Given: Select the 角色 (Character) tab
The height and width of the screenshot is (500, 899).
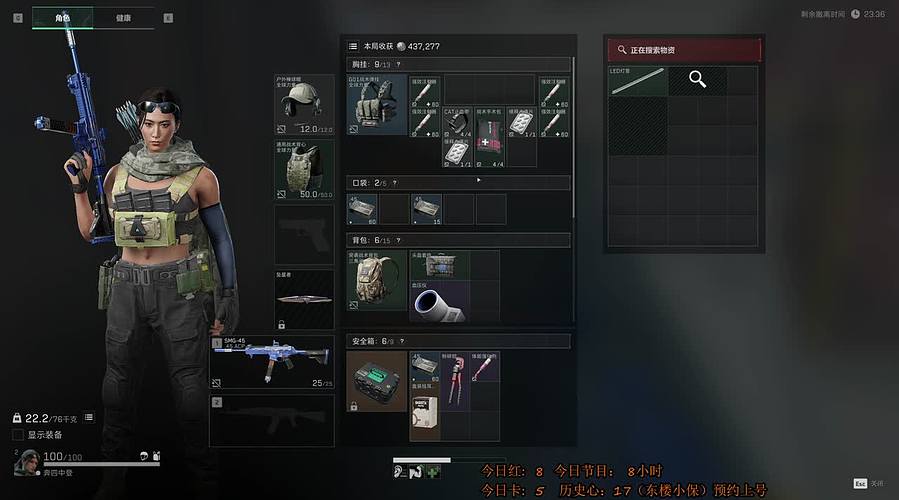Looking at the screenshot, I should click(x=62, y=18).
